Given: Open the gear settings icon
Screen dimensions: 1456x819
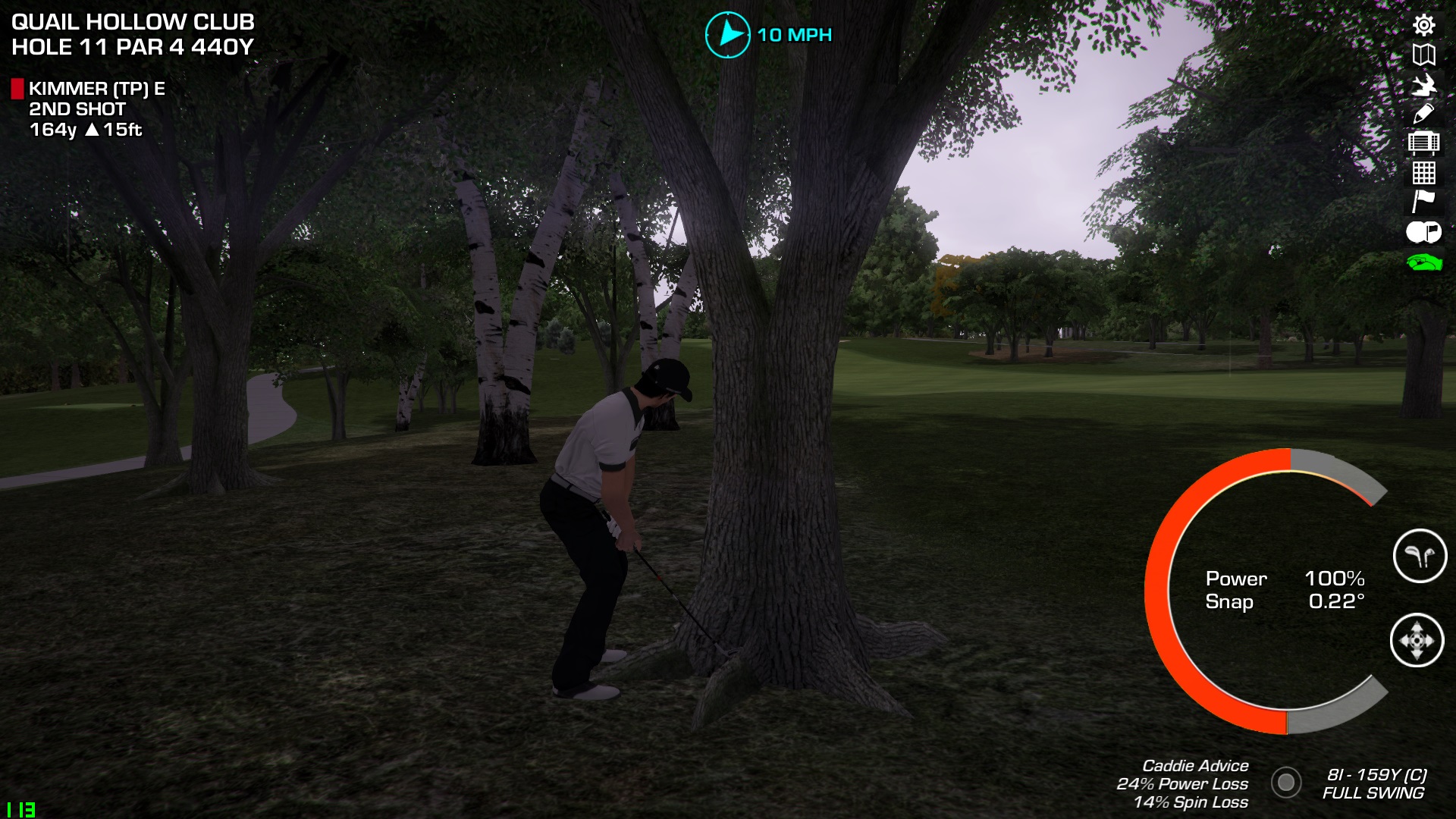Looking at the screenshot, I should [1423, 25].
